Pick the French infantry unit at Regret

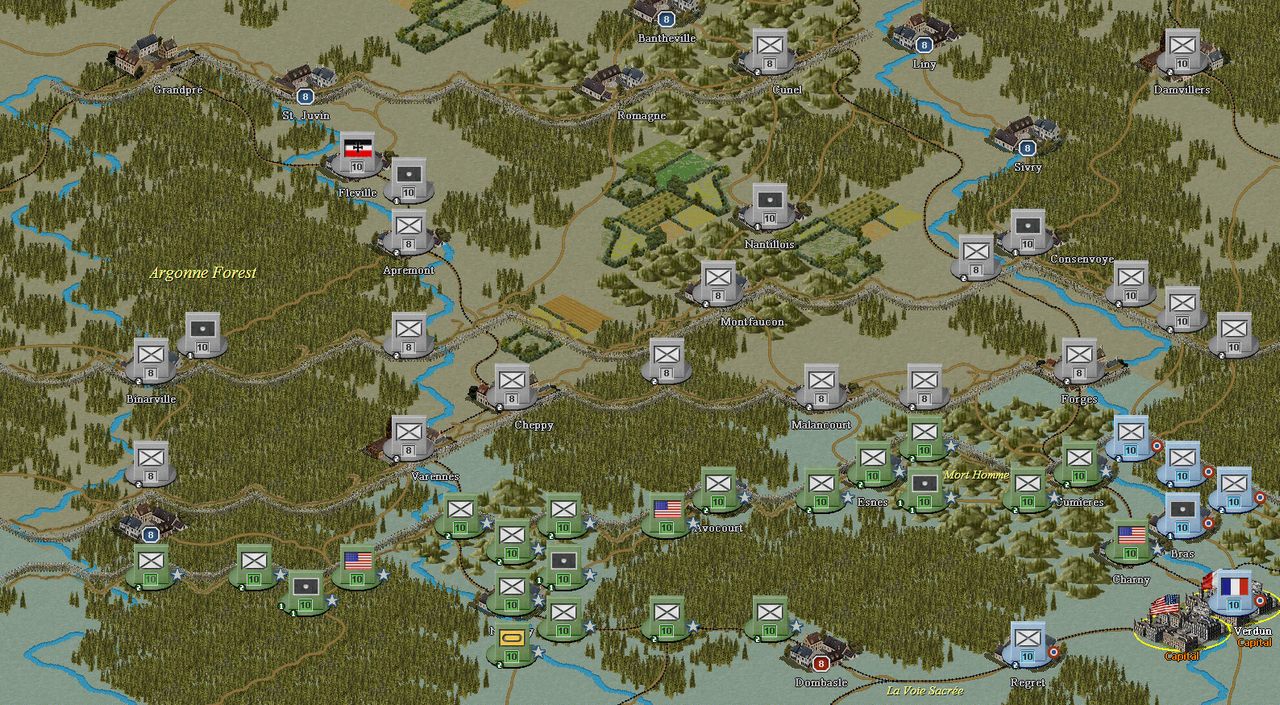pyautogui.click(x=1028, y=642)
